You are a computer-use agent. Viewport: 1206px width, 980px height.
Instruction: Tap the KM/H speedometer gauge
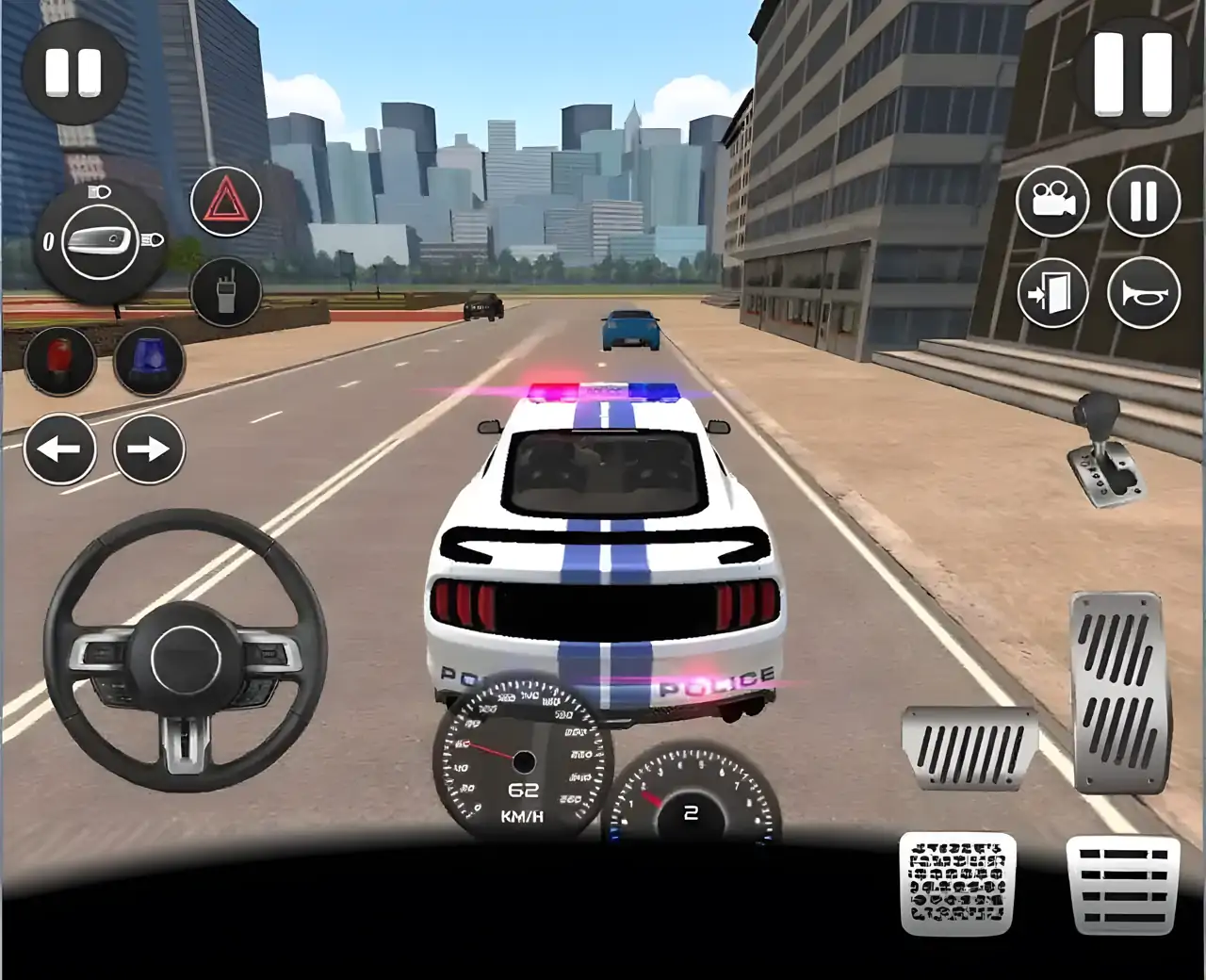(521, 759)
